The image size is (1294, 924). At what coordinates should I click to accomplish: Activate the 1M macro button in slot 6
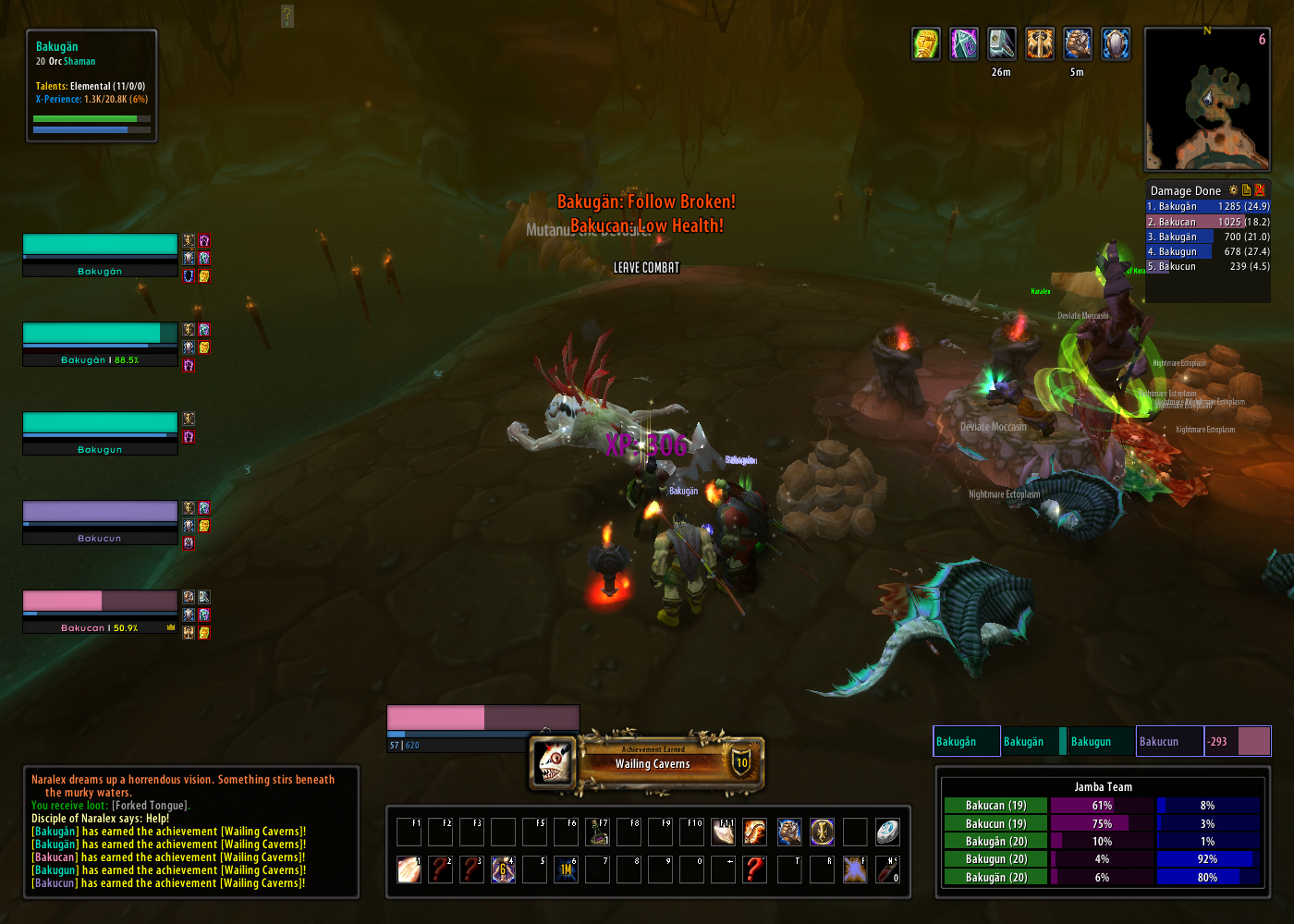coord(566,869)
